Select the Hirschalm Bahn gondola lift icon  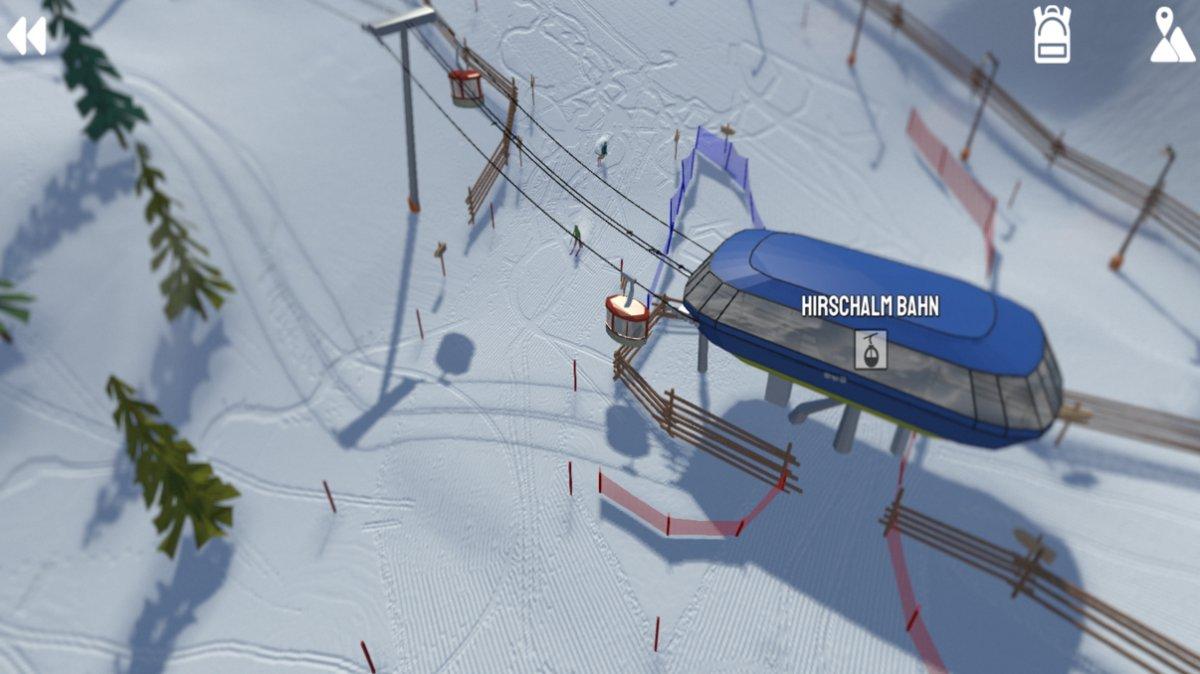pos(870,350)
